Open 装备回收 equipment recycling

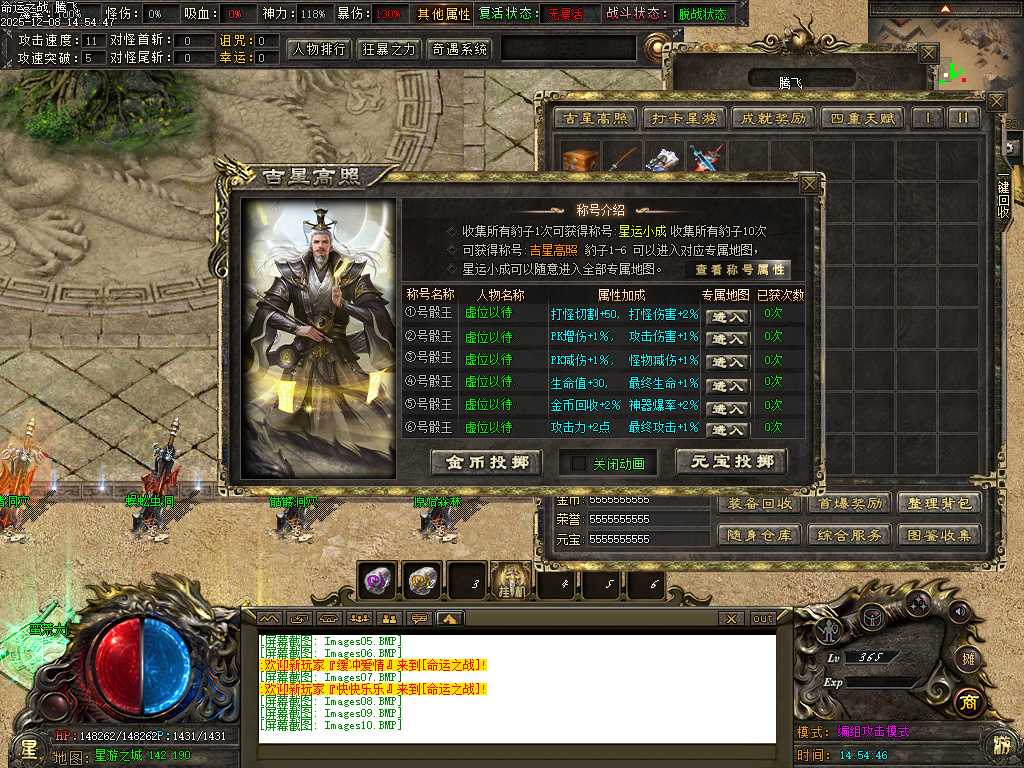tap(761, 504)
